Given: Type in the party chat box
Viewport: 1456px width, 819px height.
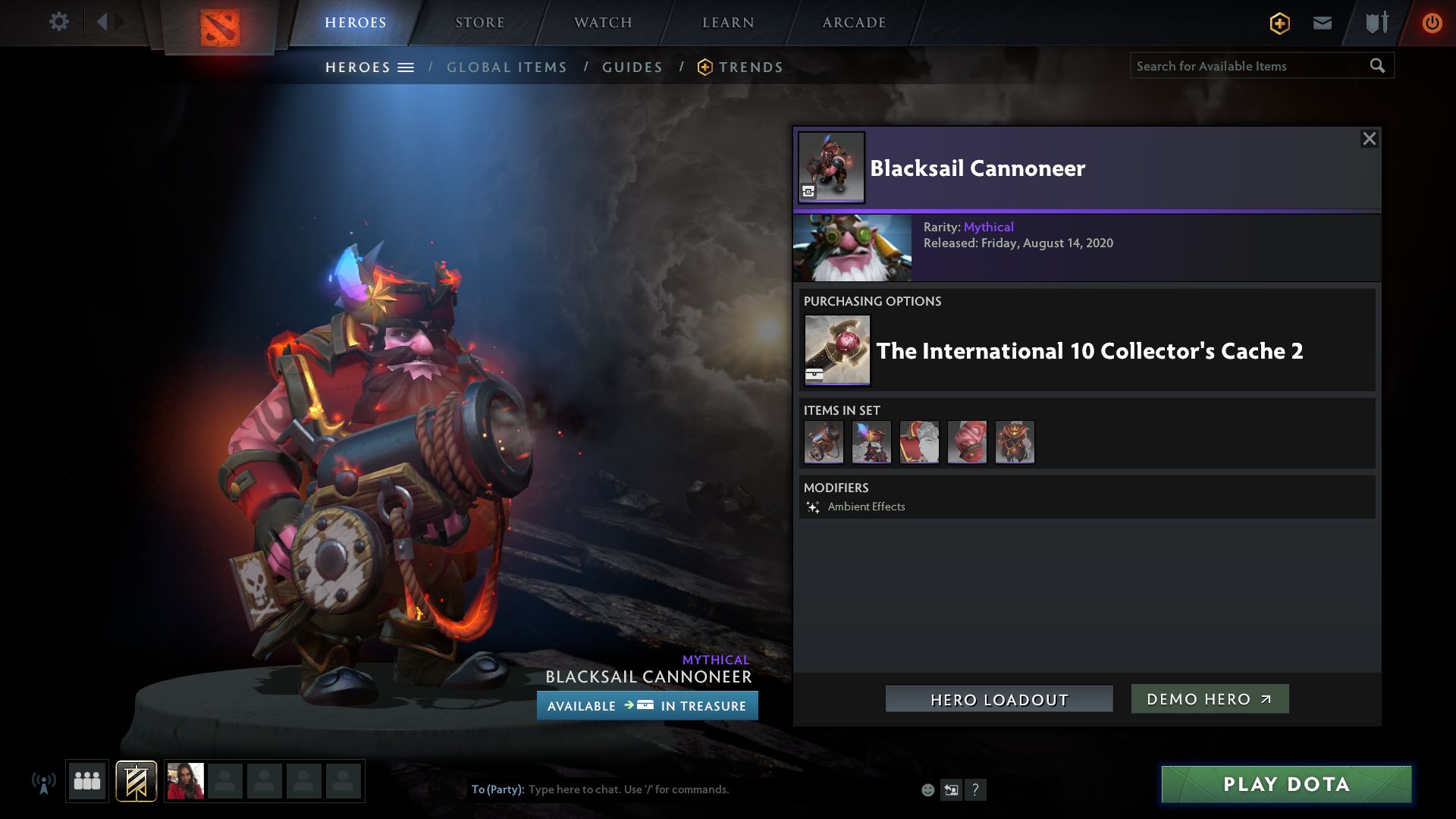Looking at the screenshot, I should (x=682, y=789).
